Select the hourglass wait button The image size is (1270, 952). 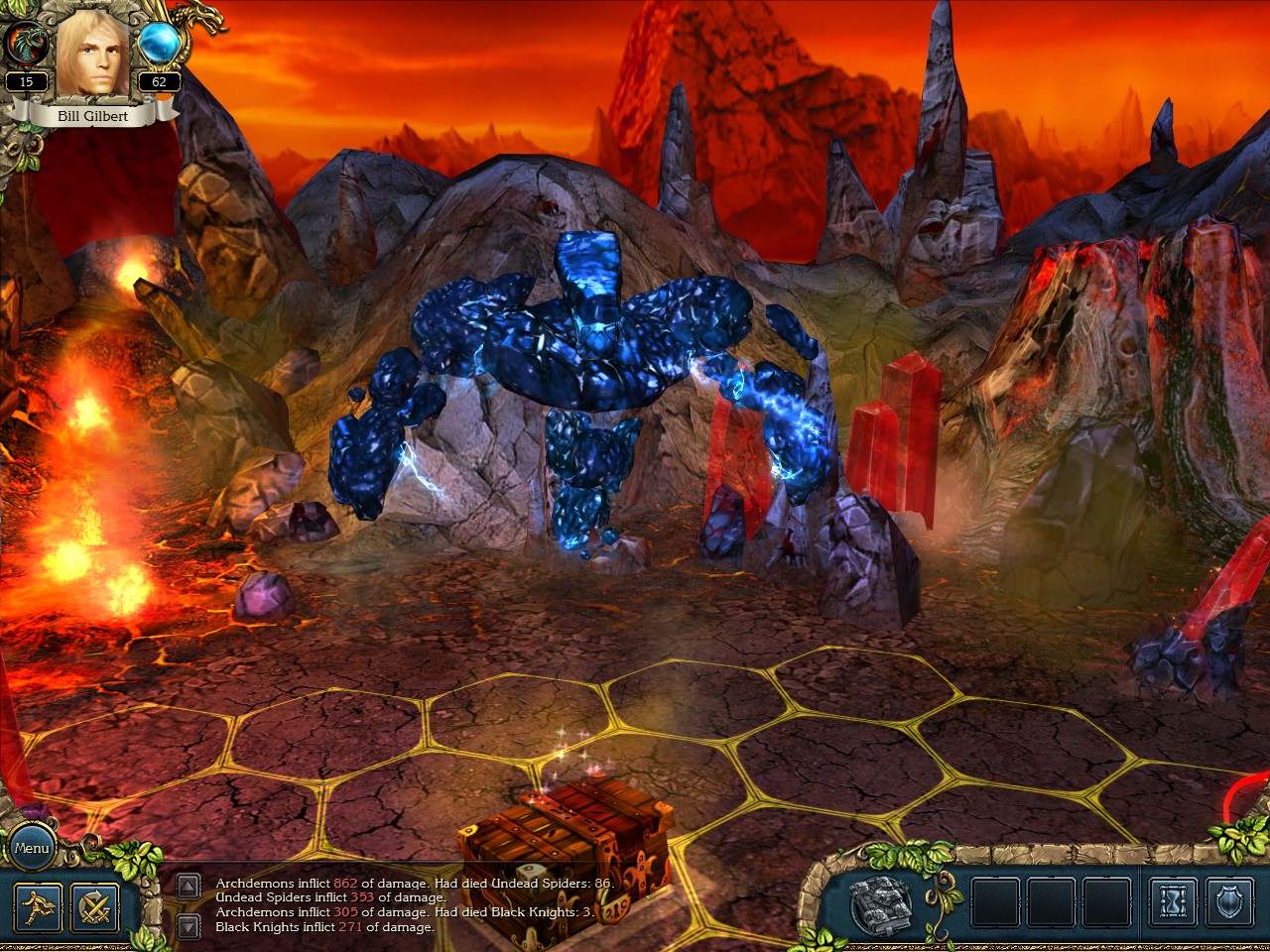[1174, 902]
